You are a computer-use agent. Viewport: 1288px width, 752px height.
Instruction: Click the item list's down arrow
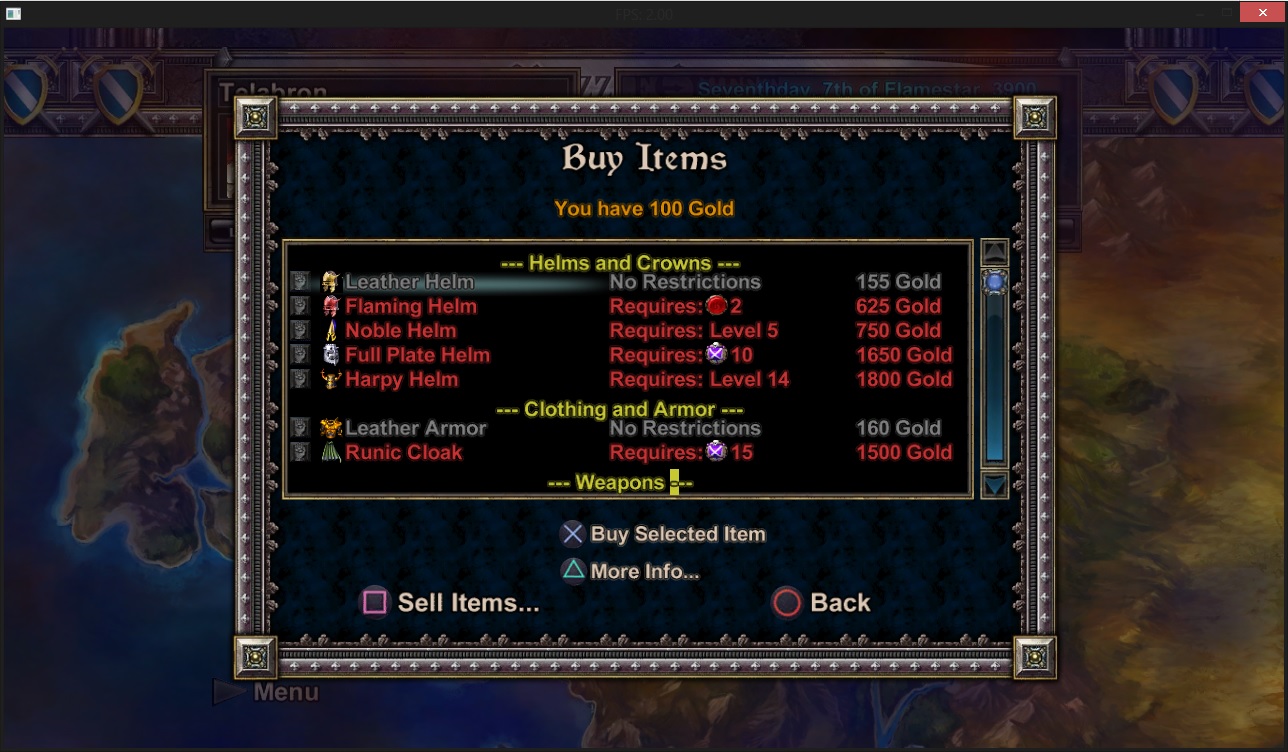point(995,486)
